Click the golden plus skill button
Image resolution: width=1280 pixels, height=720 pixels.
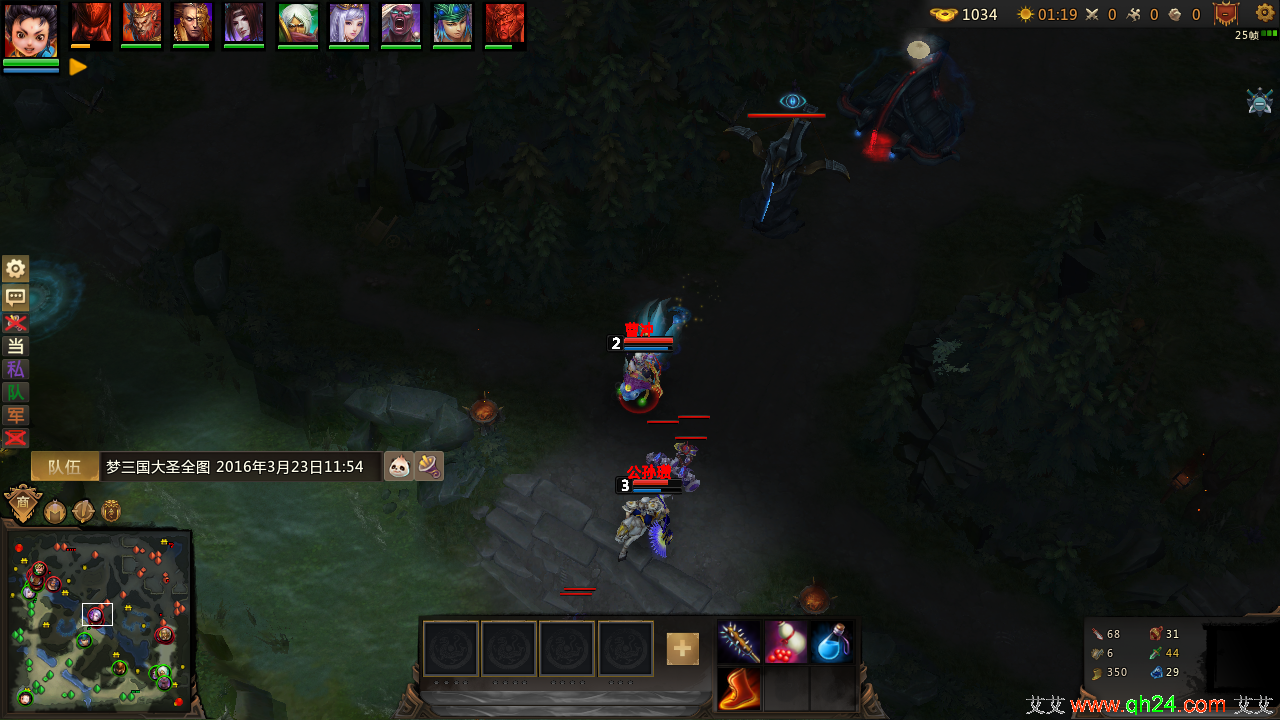point(683,649)
